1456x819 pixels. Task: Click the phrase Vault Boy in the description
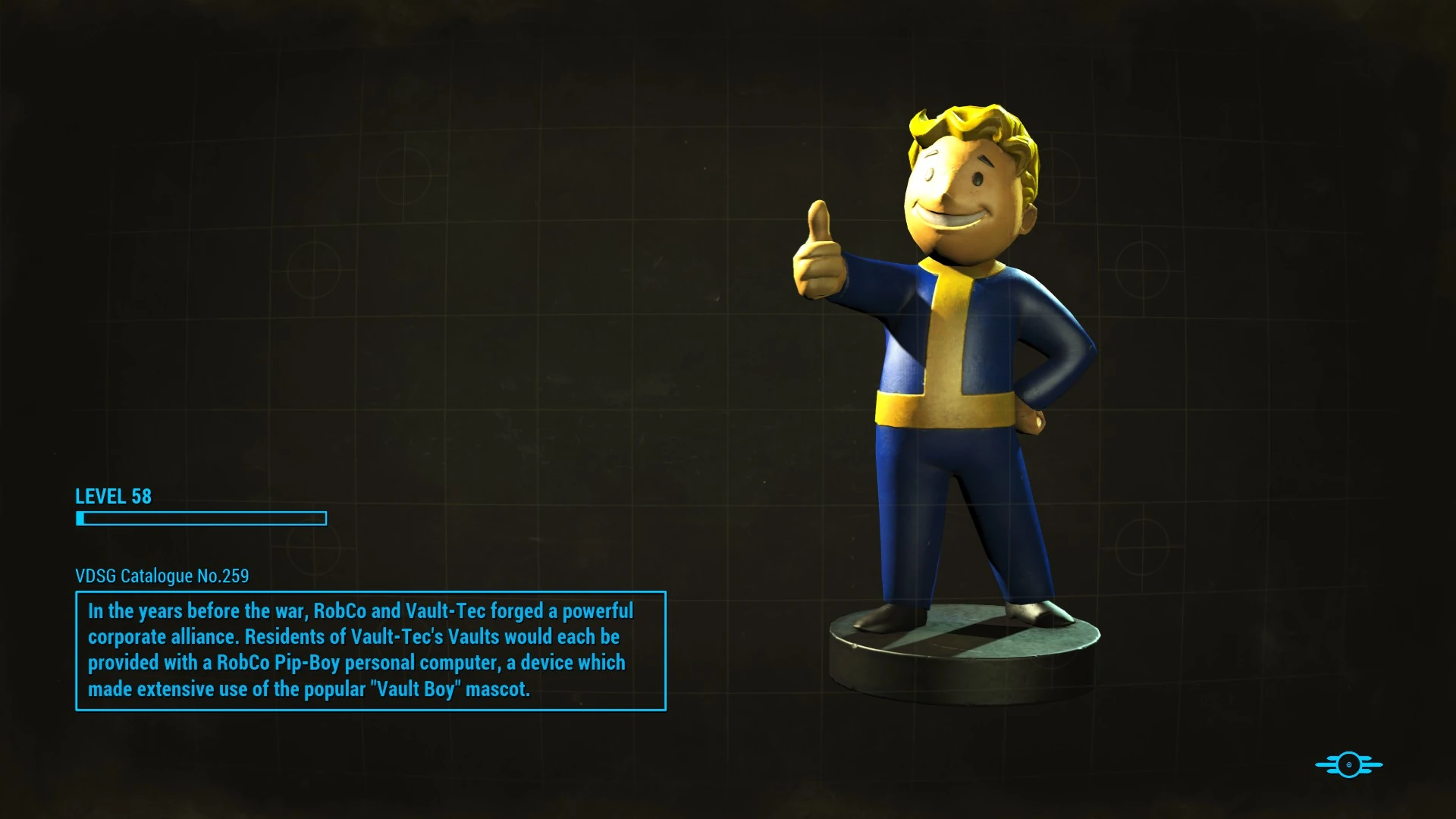[x=416, y=689]
